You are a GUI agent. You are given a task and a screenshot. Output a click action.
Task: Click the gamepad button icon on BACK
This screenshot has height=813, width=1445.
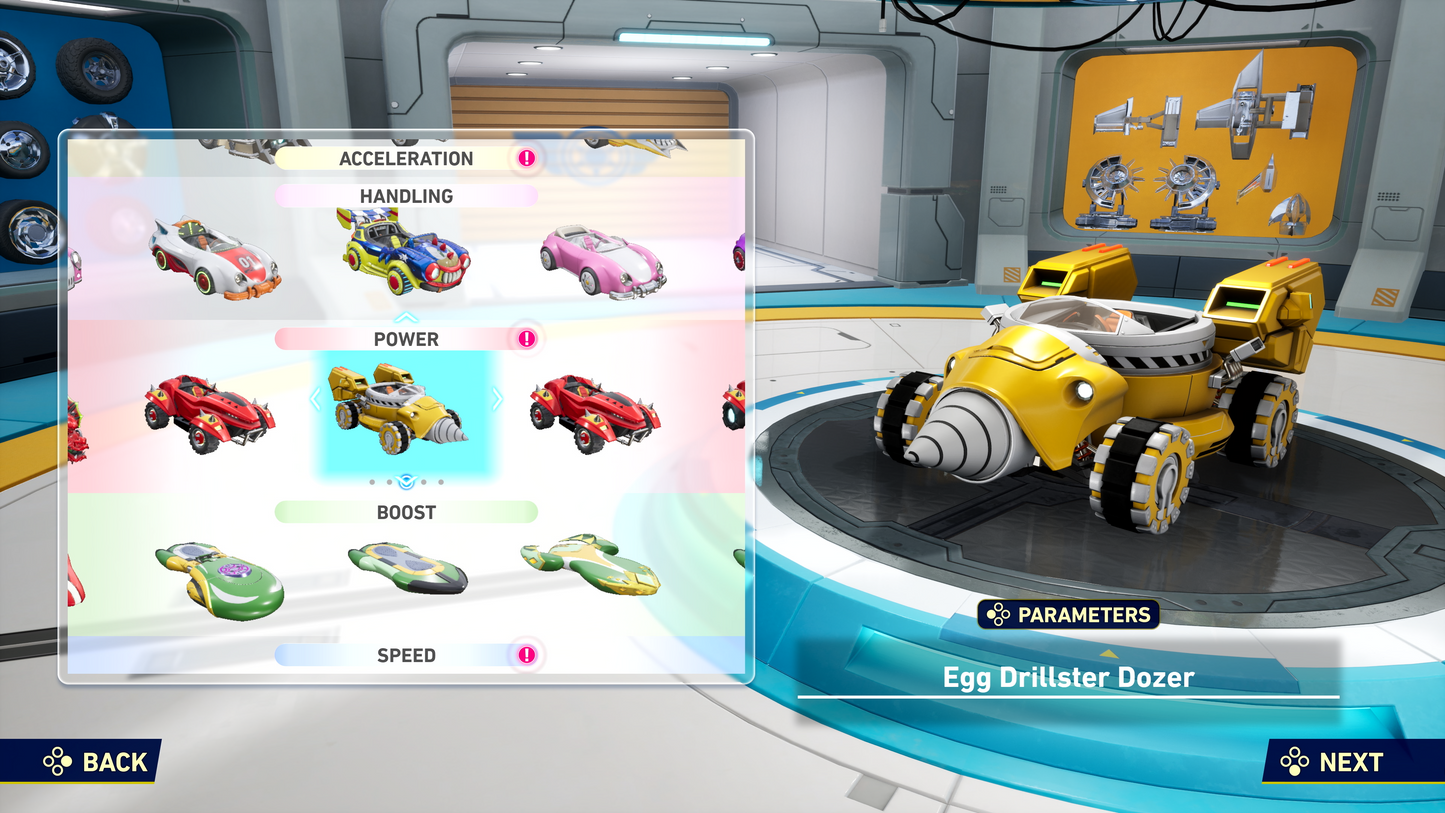tap(58, 762)
